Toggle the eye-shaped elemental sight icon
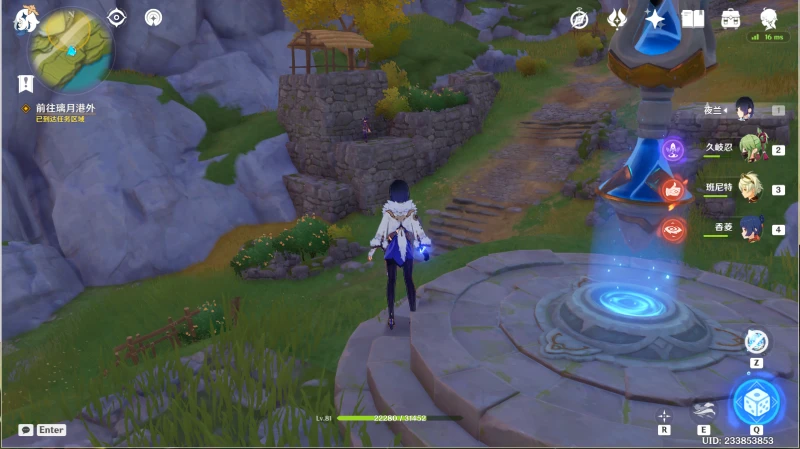800x449 pixels. [x=117, y=17]
